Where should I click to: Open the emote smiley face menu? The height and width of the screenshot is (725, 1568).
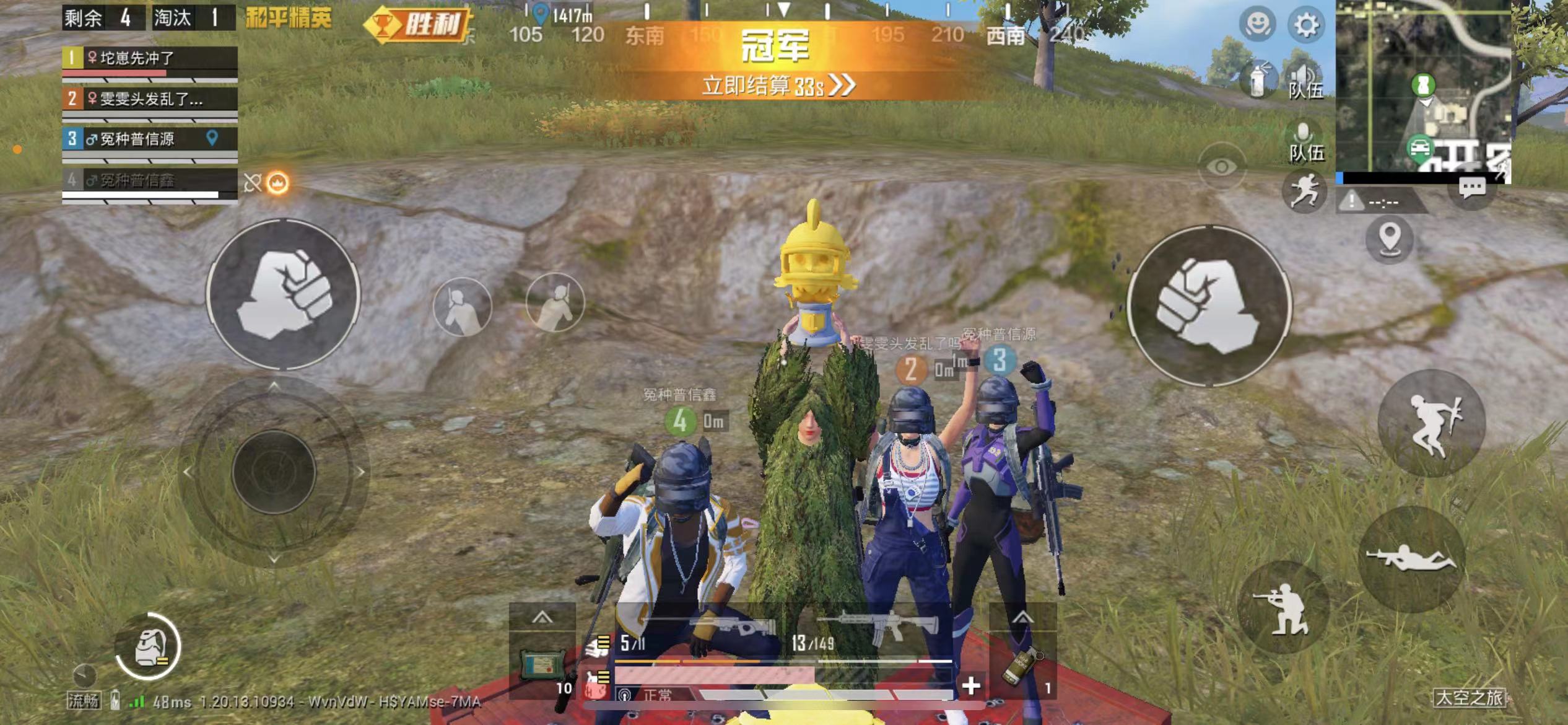[1257, 25]
